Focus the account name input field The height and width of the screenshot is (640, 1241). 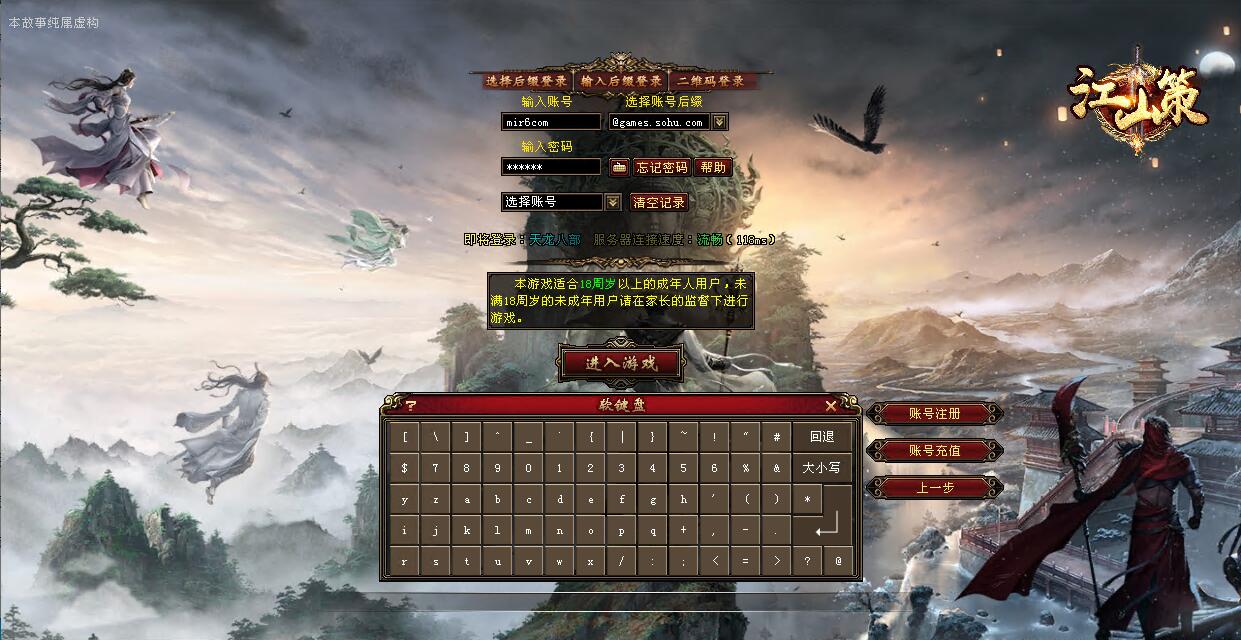click(551, 122)
